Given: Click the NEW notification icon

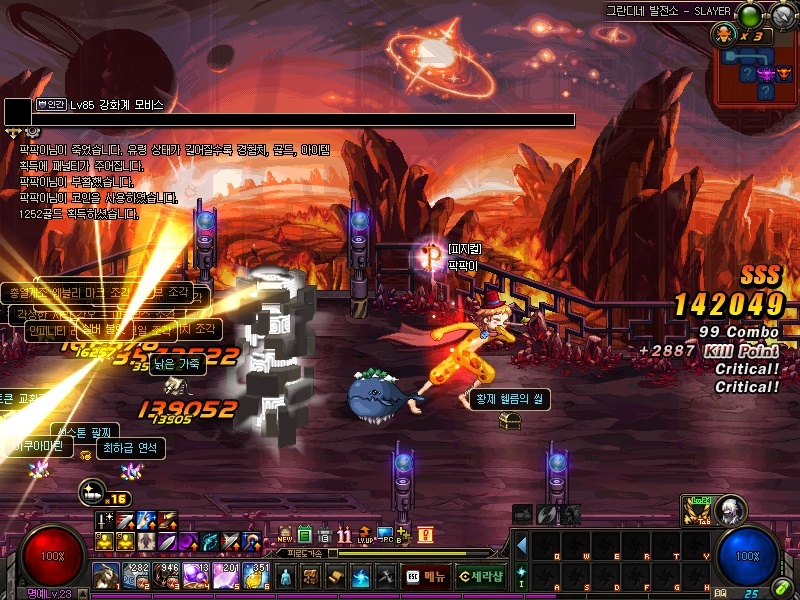Looking at the screenshot, I should (285, 535).
